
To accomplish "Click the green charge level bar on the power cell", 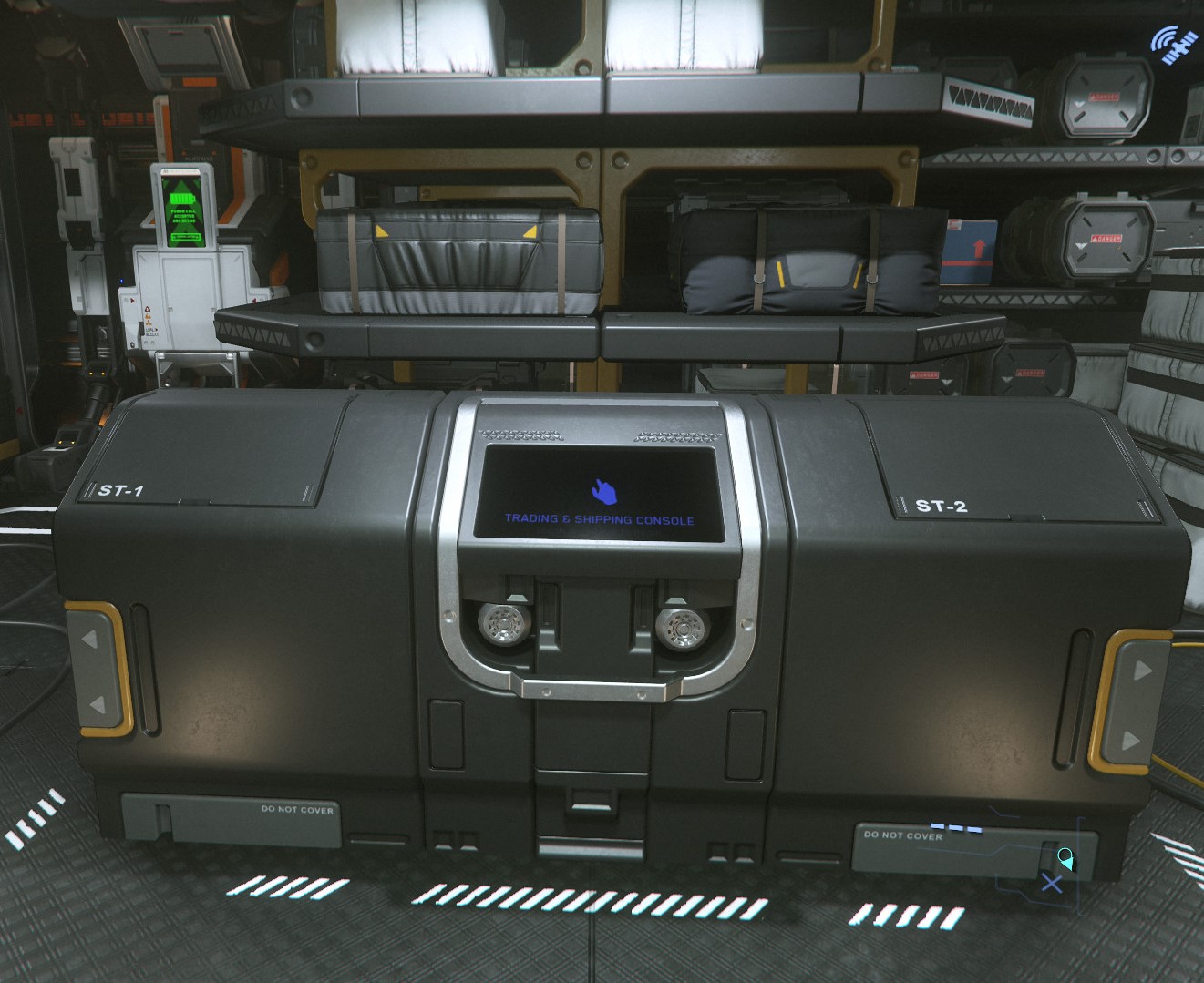I will (x=186, y=237).
